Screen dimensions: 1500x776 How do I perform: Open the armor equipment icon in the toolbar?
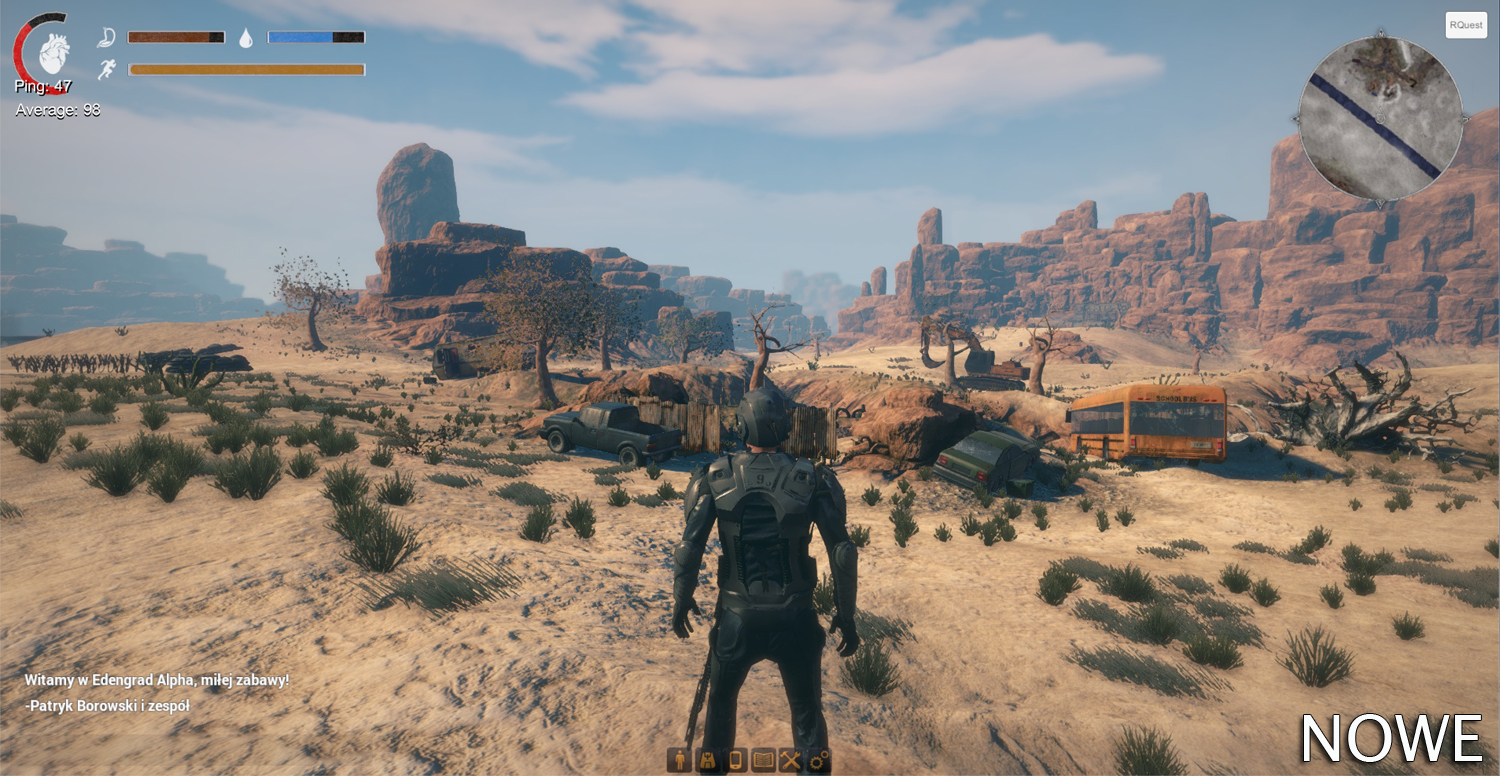[707, 760]
